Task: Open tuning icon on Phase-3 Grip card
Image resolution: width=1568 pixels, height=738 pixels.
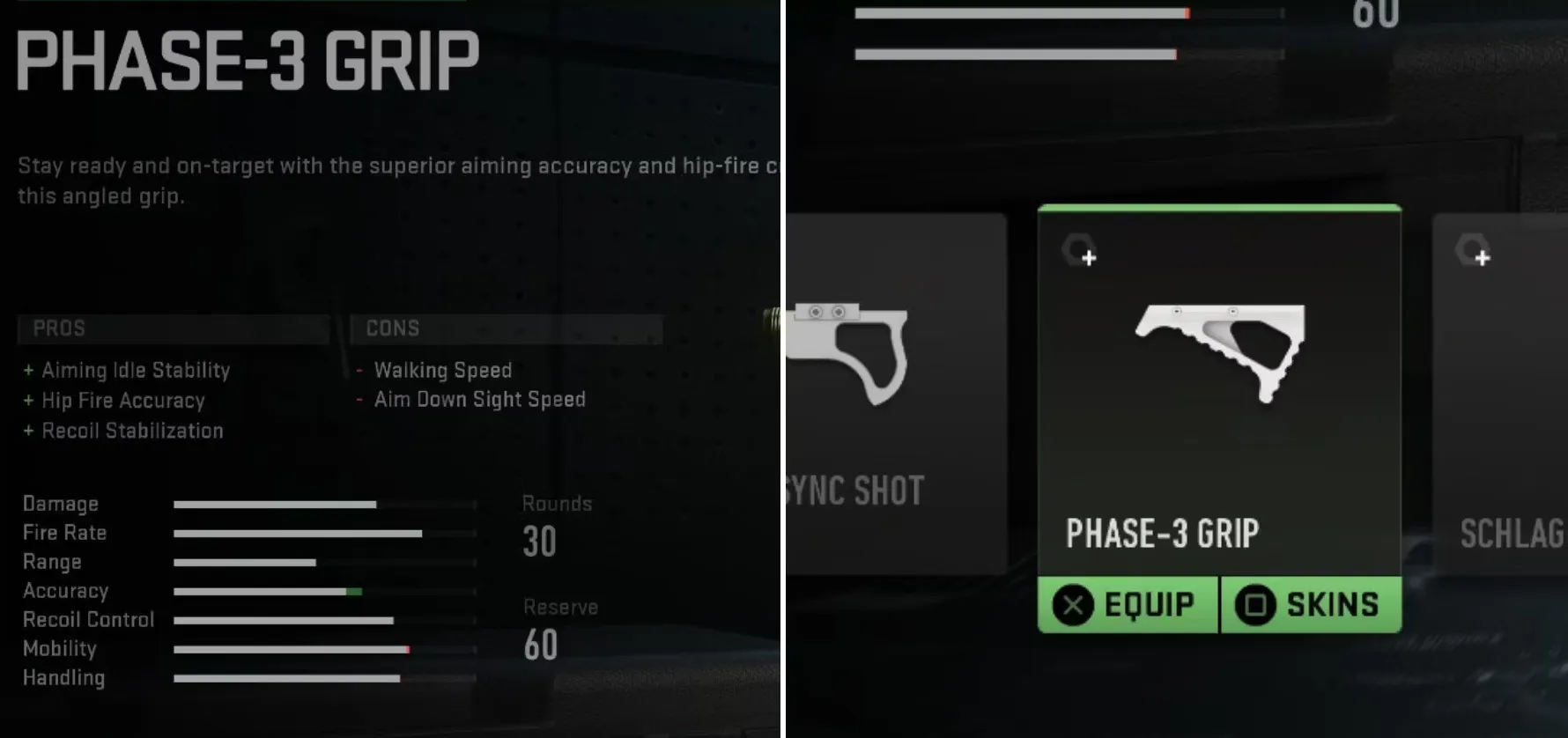Action: [1080, 251]
